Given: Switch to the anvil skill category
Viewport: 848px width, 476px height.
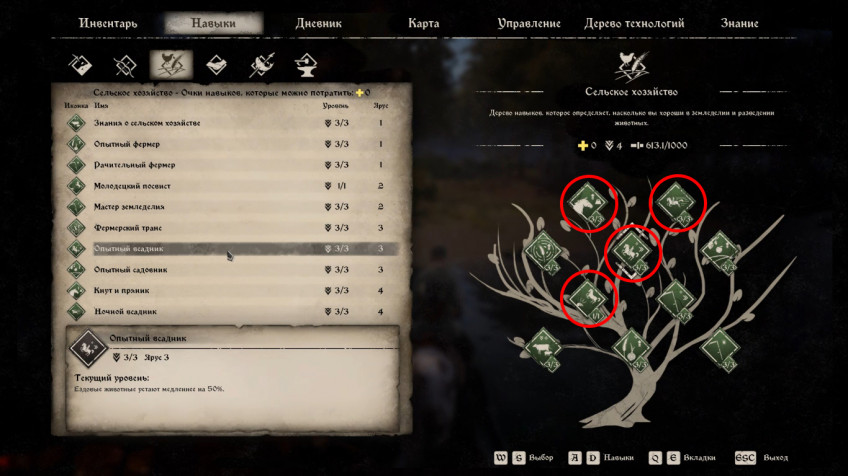Looking at the screenshot, I should 306,65.
